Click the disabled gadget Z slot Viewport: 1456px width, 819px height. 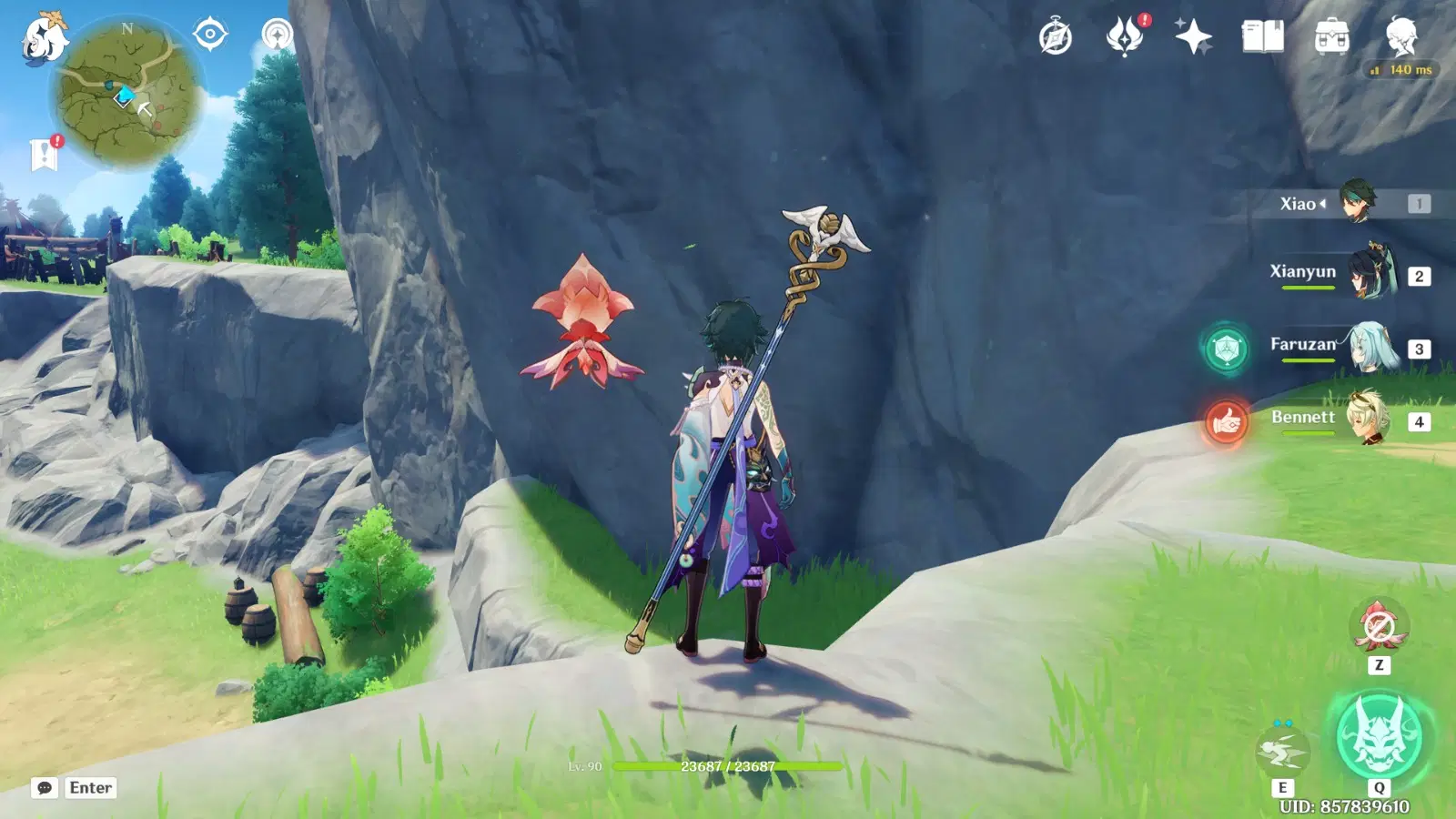click(x=1380, y=626)
